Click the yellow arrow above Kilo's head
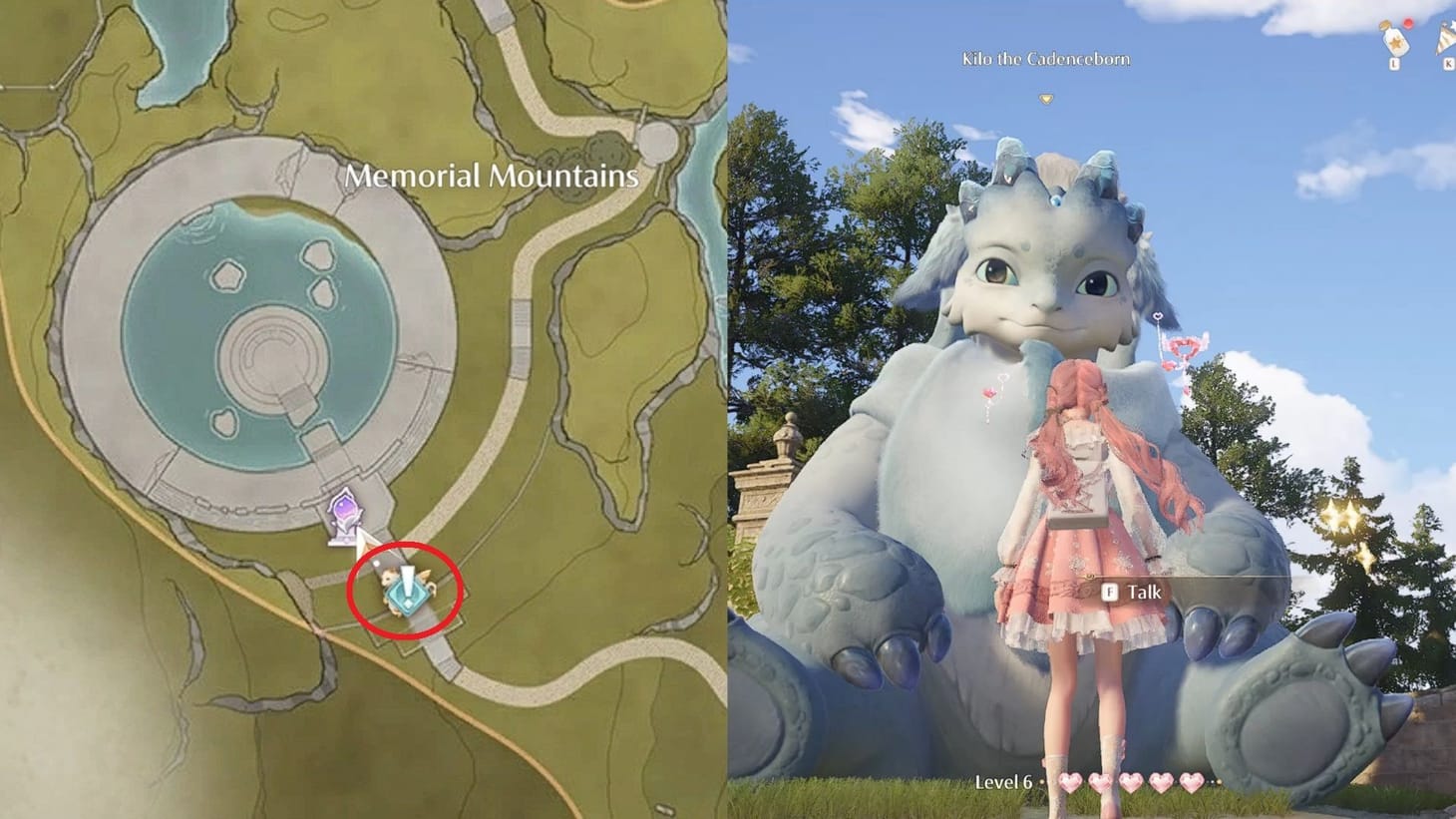 pyautogui.click(x=1046, y=100)
